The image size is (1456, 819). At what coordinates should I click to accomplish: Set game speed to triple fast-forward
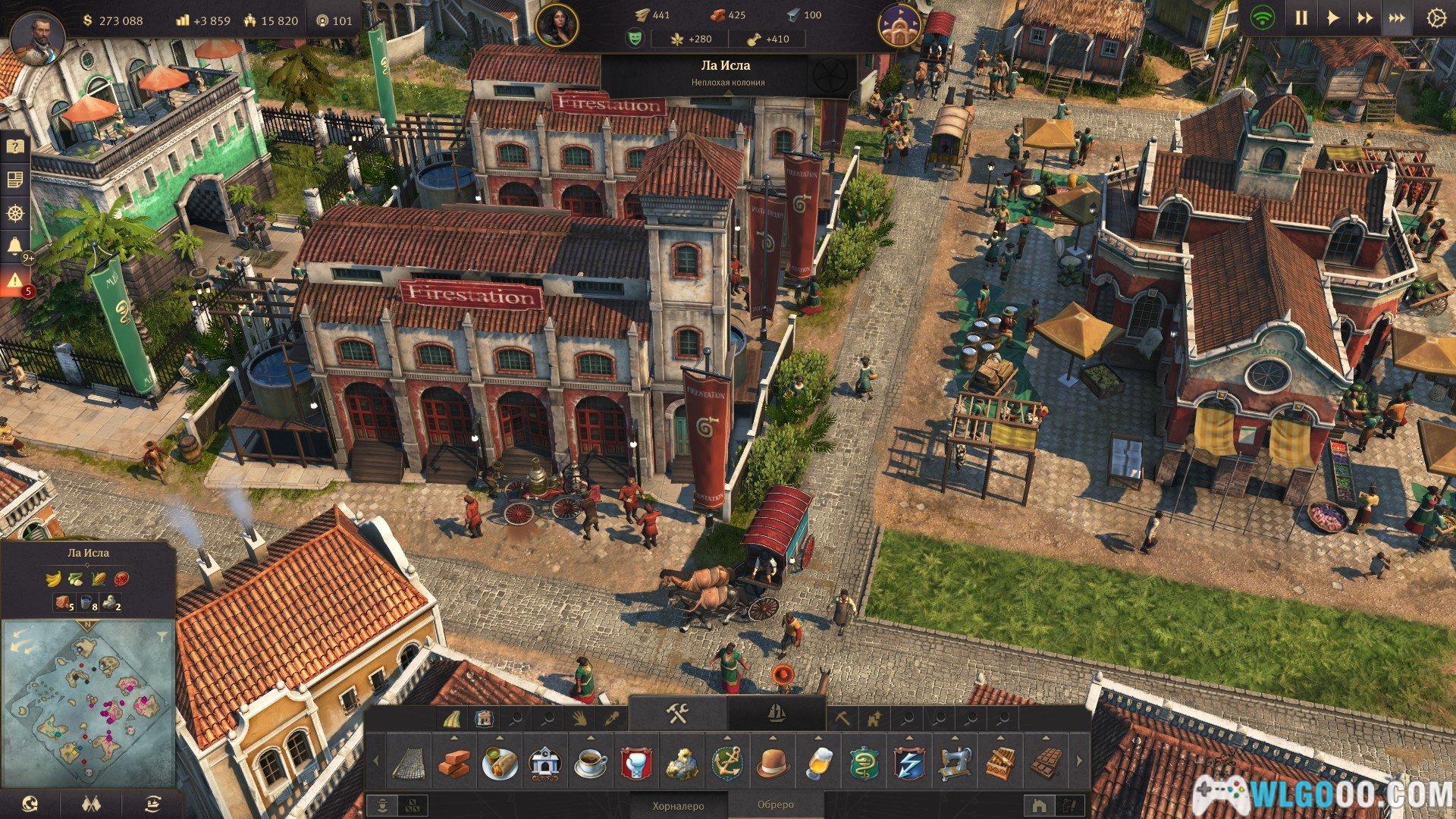tap(1396, 18)
